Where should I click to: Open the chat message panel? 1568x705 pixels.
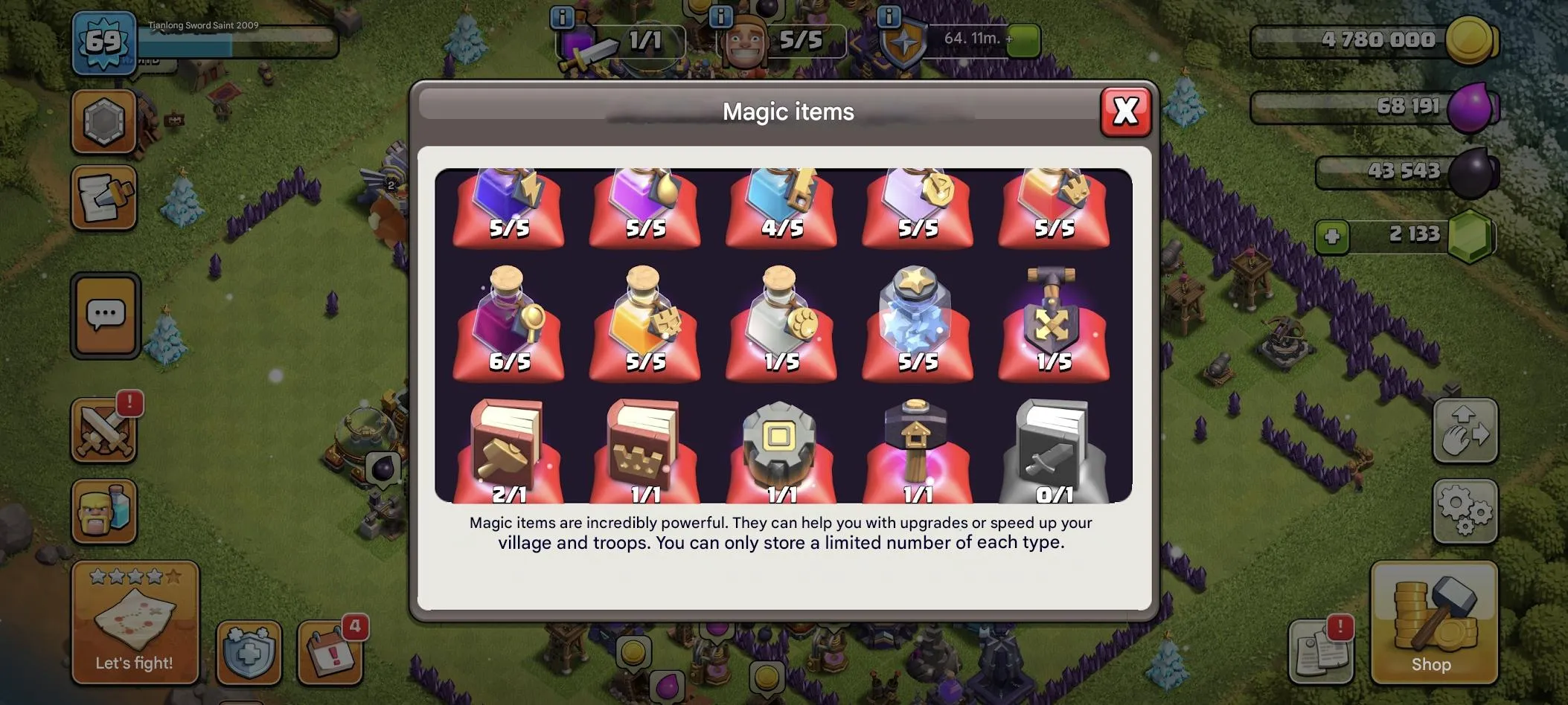(x=105, y=315)
